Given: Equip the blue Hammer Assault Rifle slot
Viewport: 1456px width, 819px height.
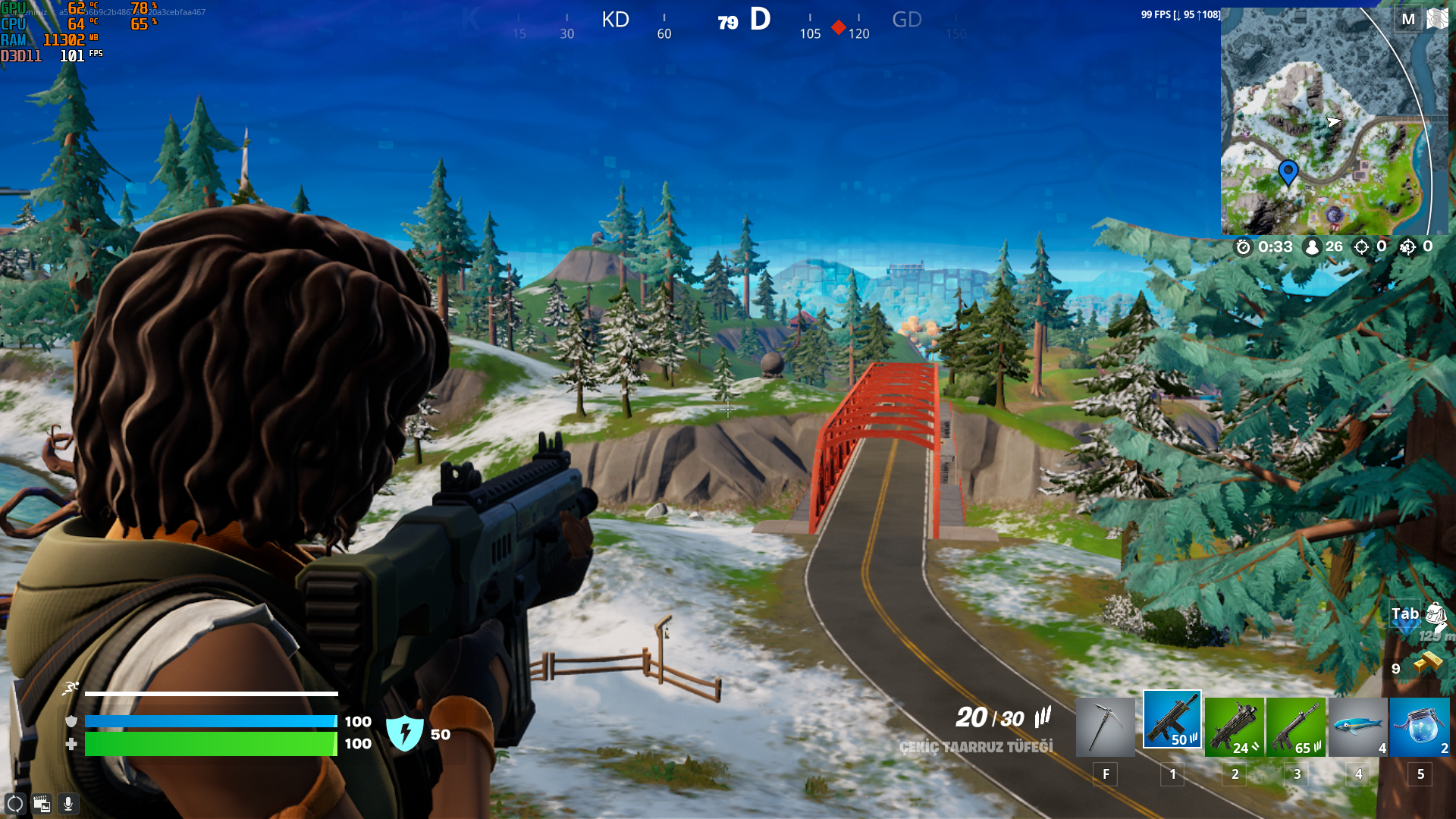Looking at the screenshot, I should 1172,720.
